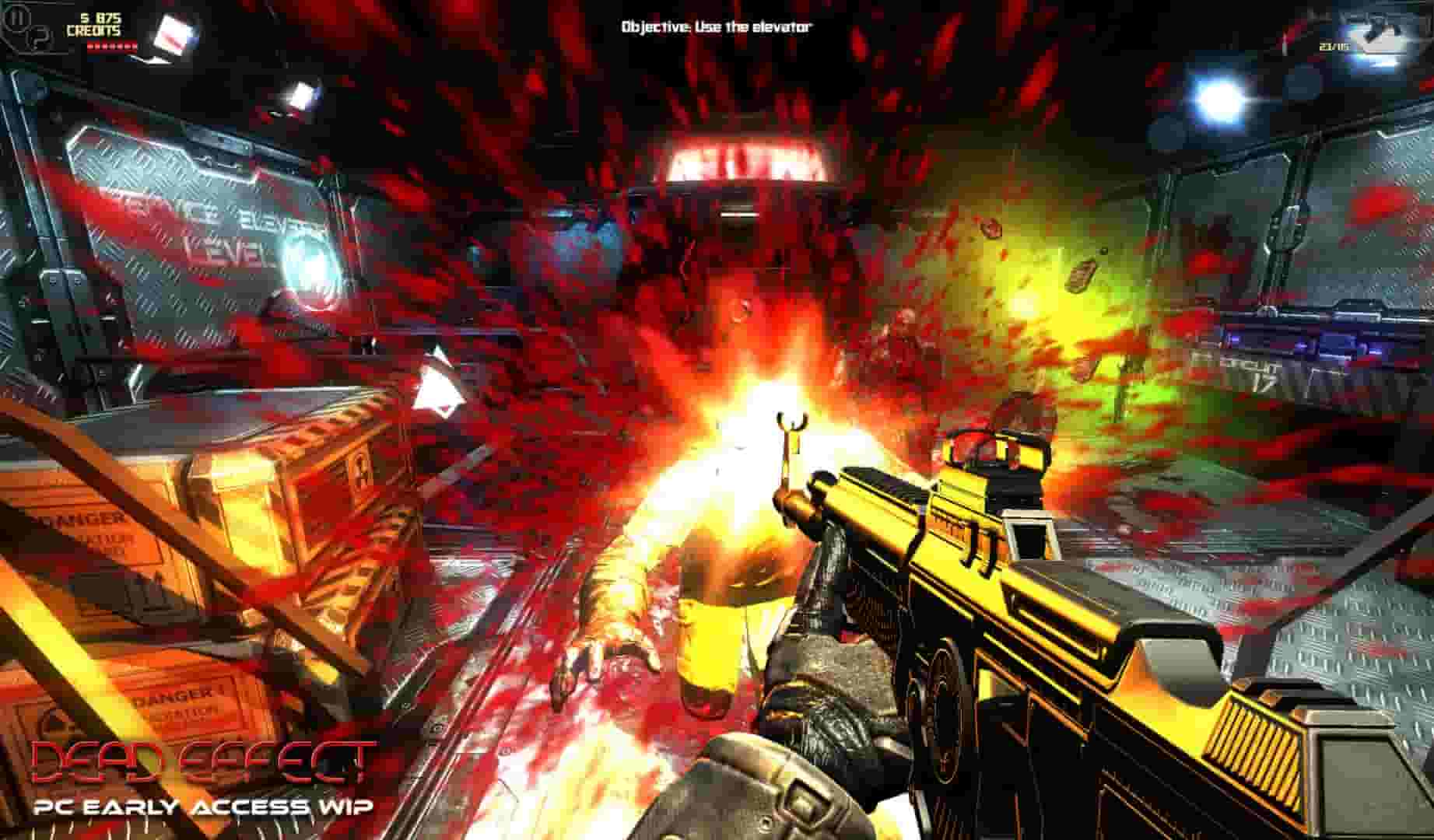The image size is (1434, 840).
Task: Tap the ammo counter reading 23/15
Action: 1333,47
